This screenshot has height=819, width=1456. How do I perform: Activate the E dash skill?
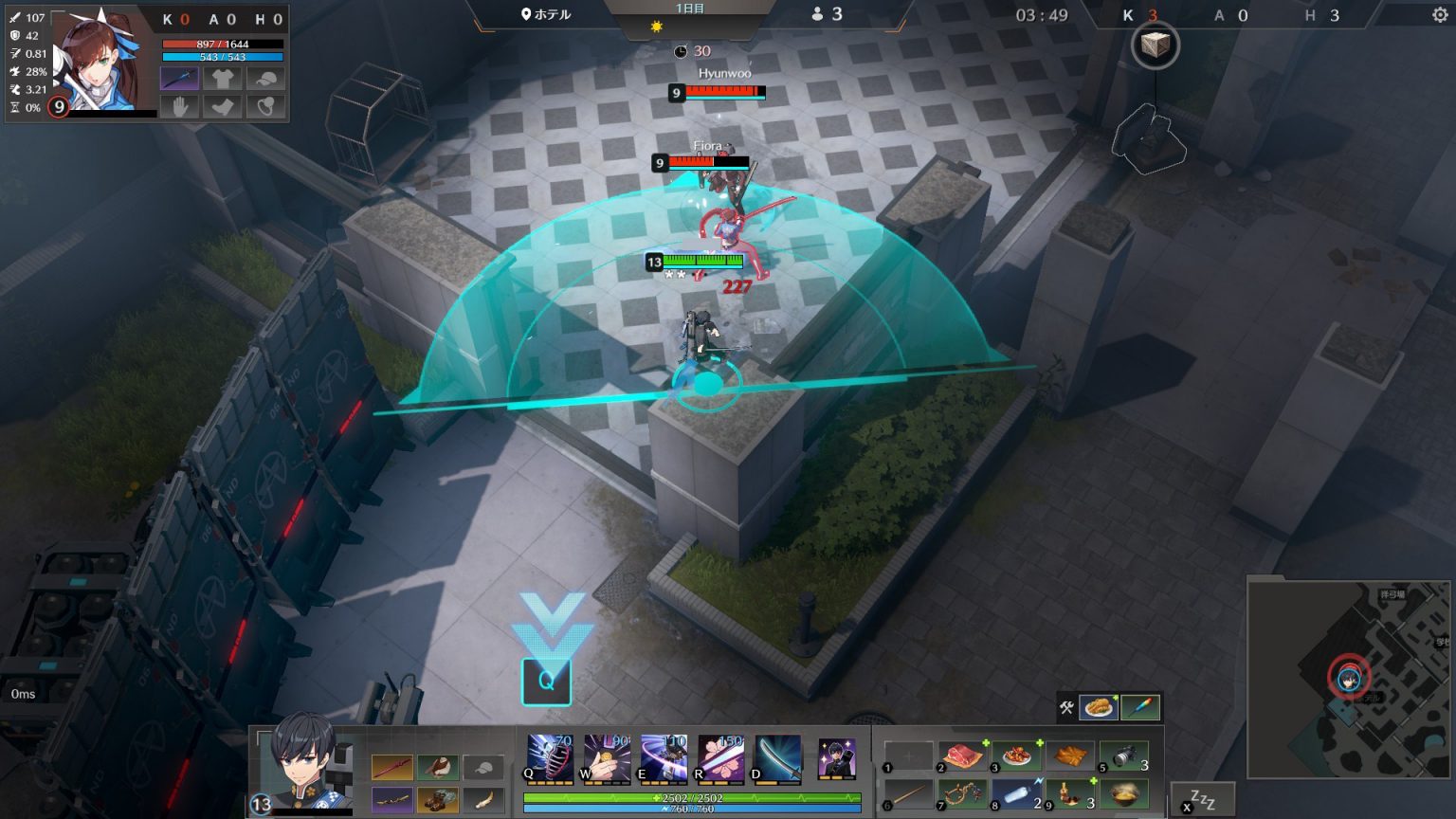click(664, 757)
